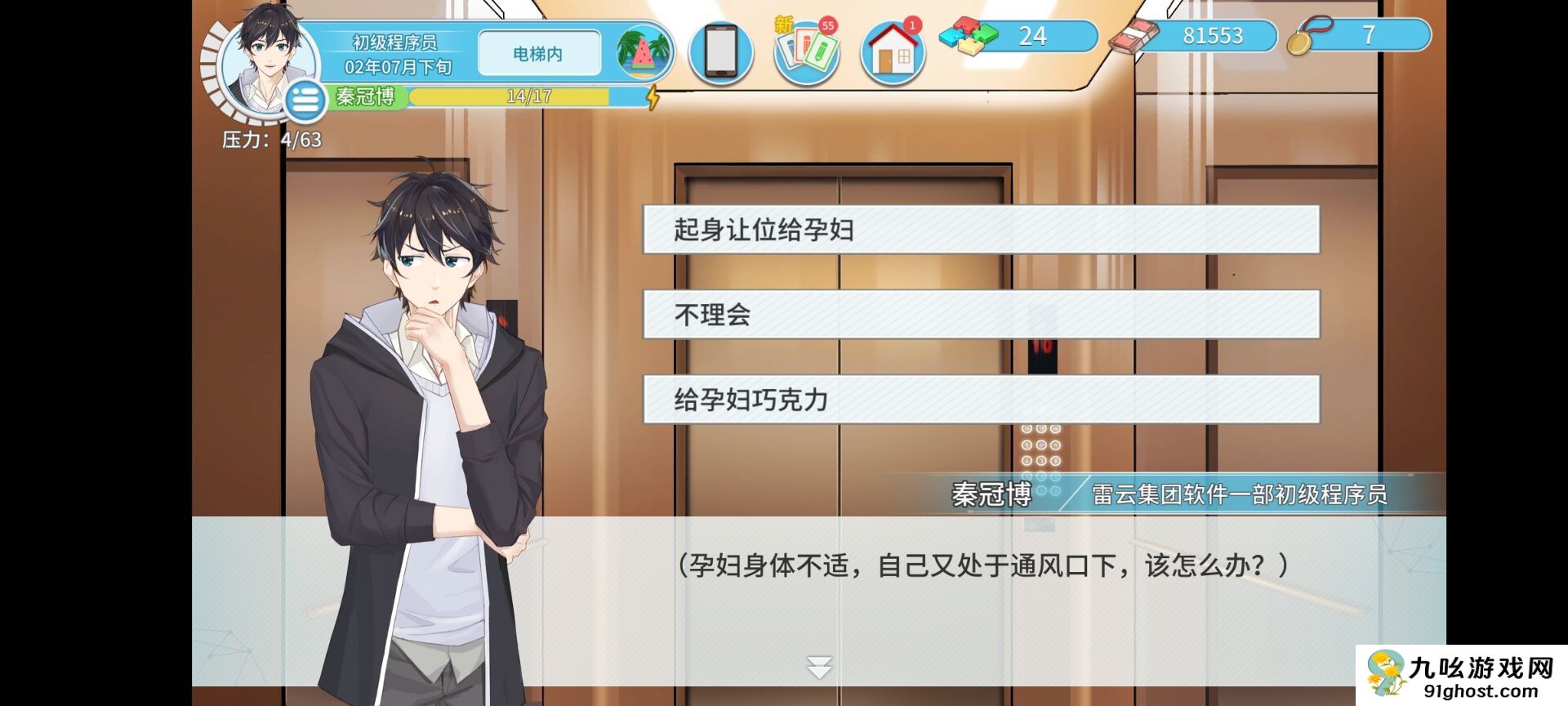Advance dialogue with the down arrow
Screen dimensions: 1568x706
[819, 668]
